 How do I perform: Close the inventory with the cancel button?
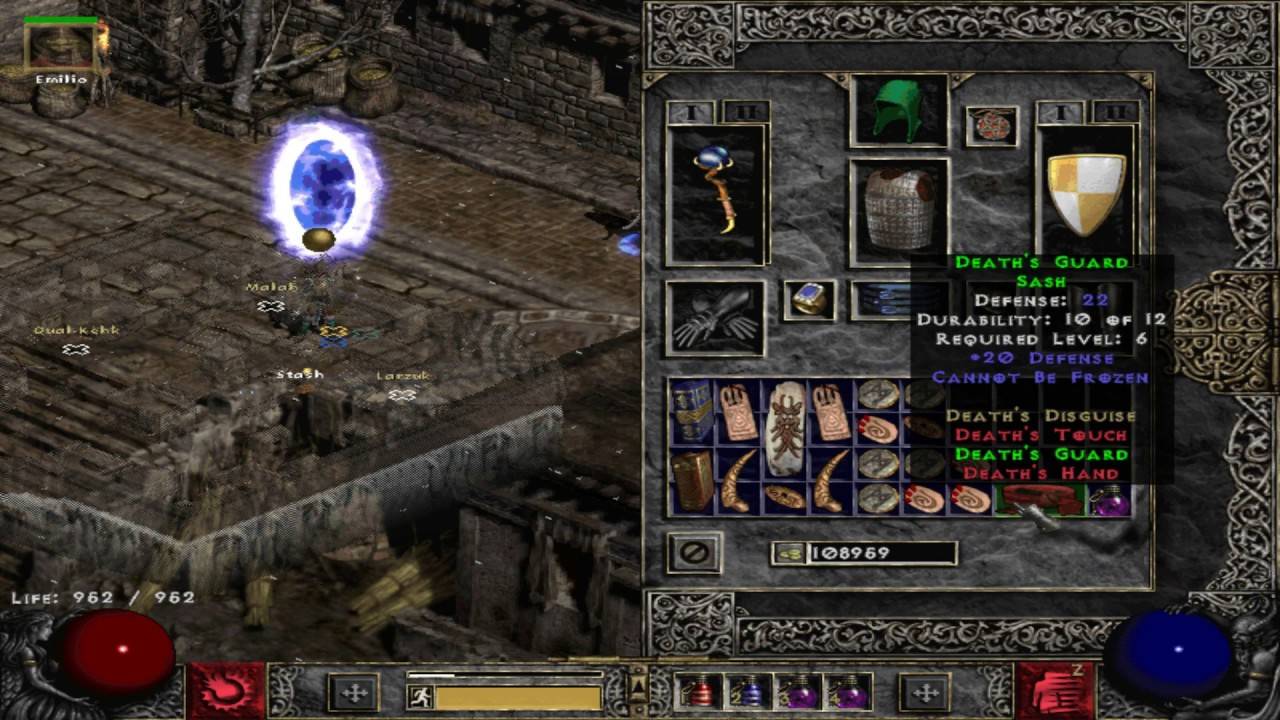coord(695,552)
